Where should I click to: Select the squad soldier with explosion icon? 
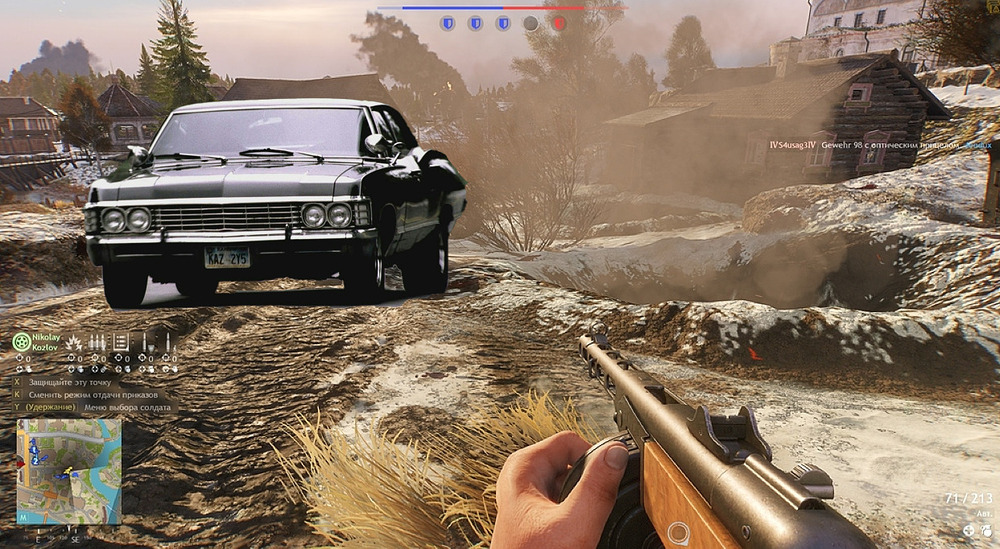75,342
